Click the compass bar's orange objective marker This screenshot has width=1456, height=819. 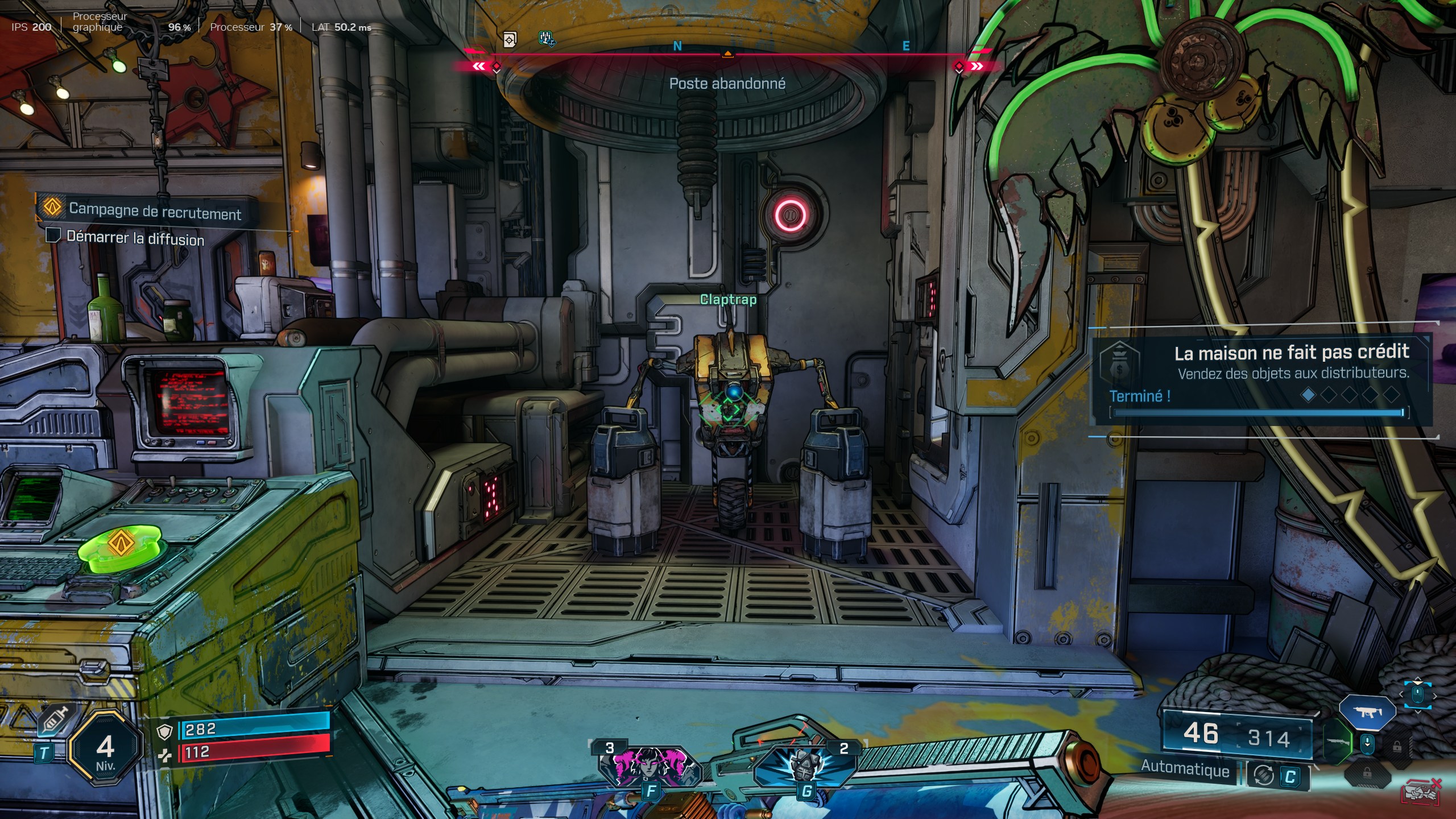[x=727, y=54]
